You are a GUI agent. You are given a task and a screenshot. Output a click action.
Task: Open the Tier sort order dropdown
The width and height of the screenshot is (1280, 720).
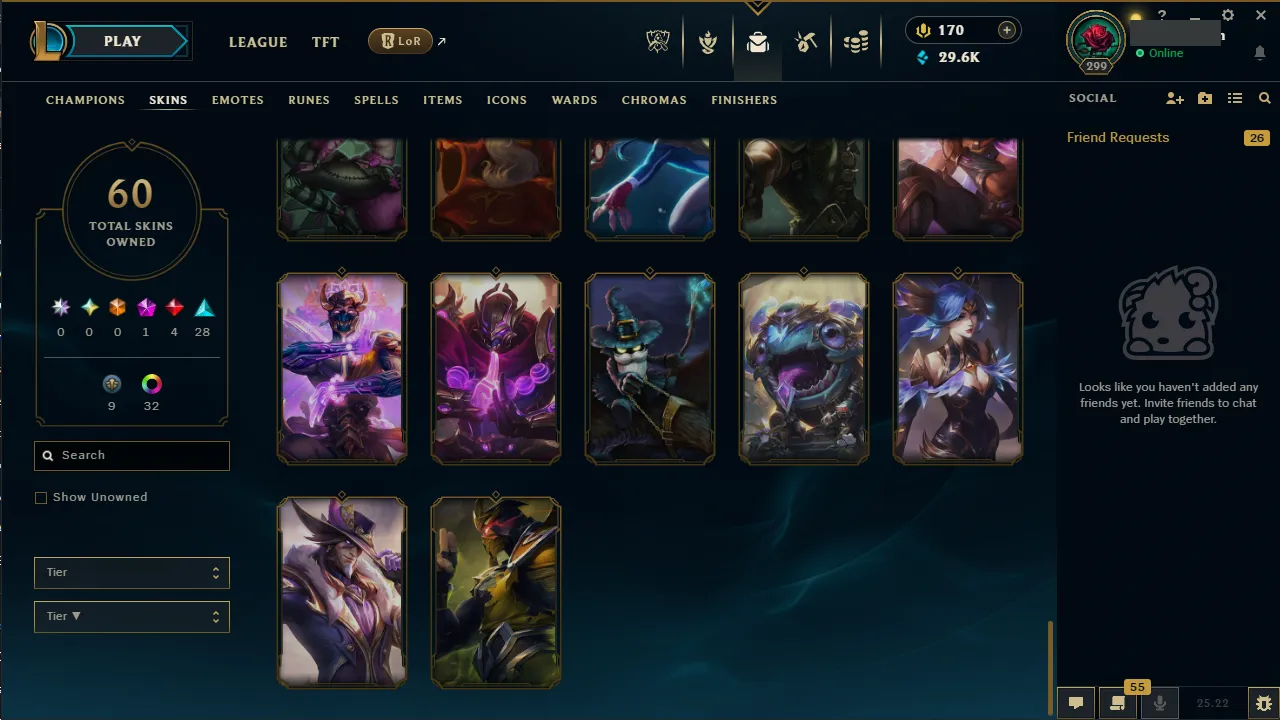(x=131, y=616)
